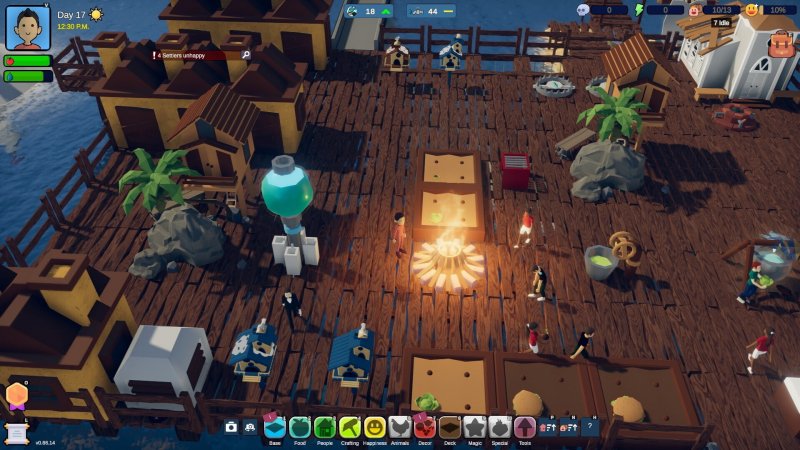Open the question mark help button
Viewport: 800px width, 450px height.
point(590,427)
